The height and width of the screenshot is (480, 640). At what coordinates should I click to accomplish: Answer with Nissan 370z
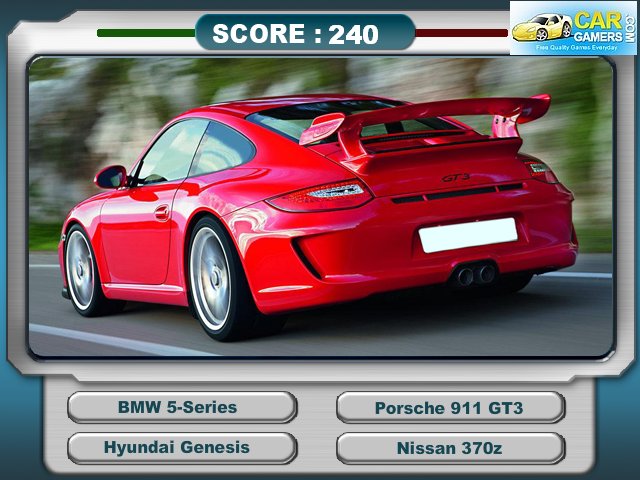449,448
